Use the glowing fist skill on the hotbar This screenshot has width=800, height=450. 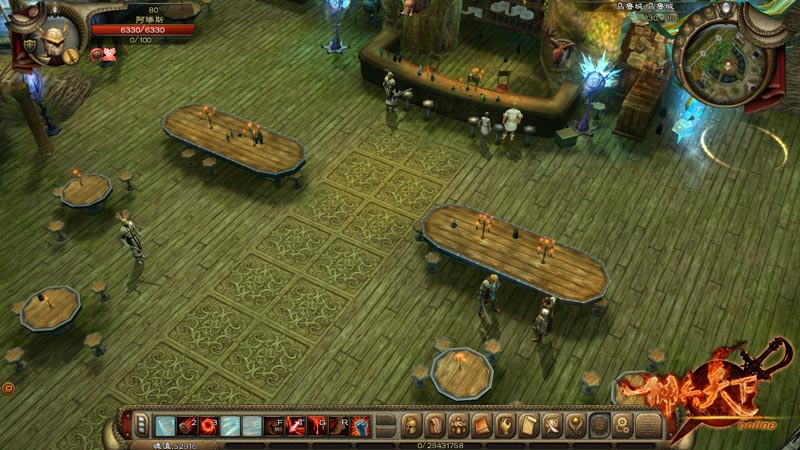[x=361, y=425]
